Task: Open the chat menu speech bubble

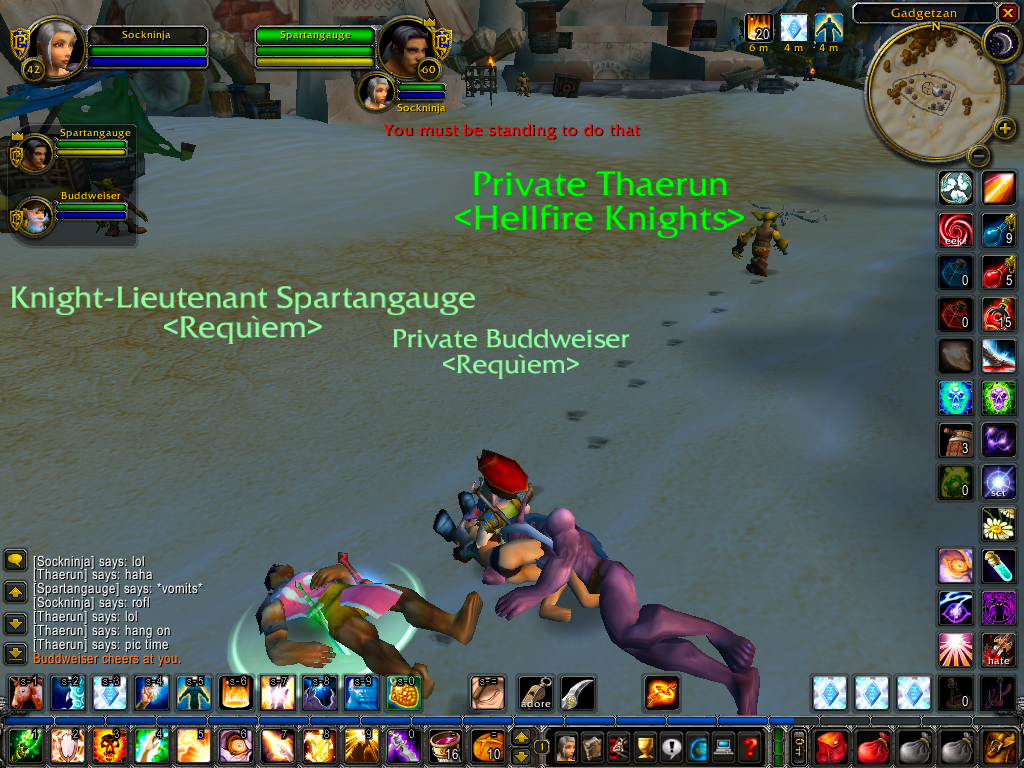Action: point(15,561)
